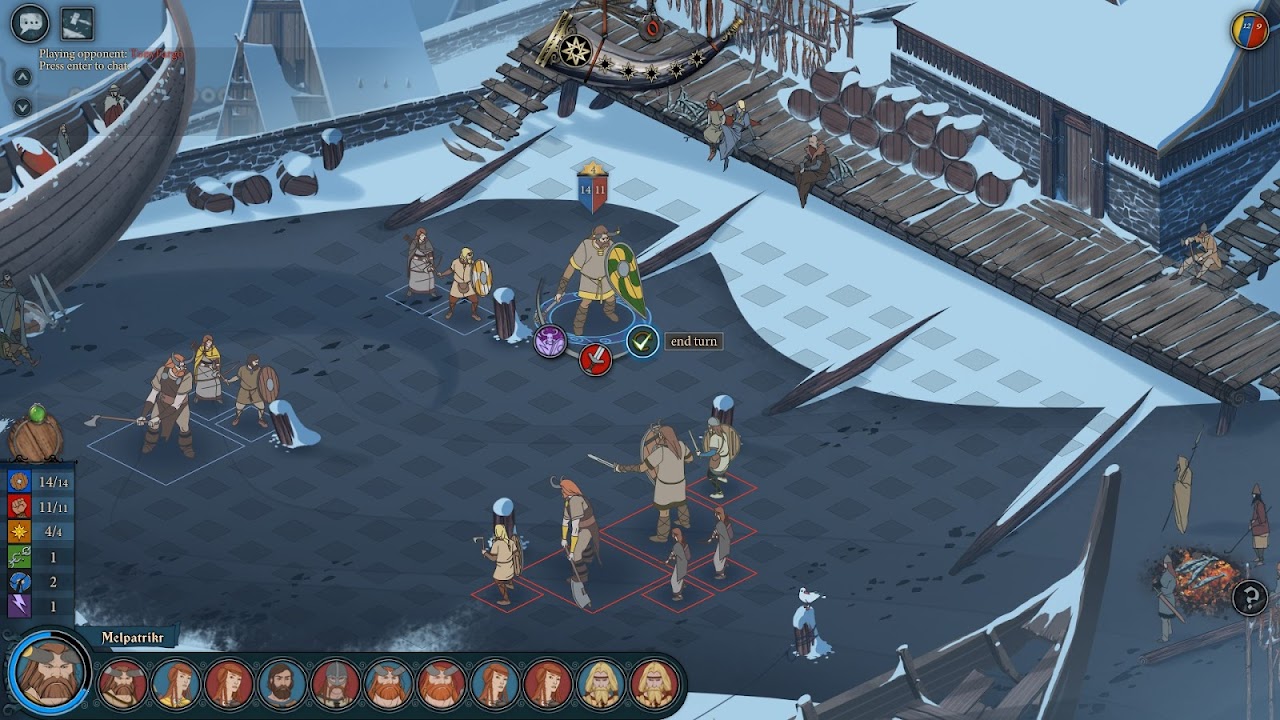Click the chat log down arrow

coord(22,107)
